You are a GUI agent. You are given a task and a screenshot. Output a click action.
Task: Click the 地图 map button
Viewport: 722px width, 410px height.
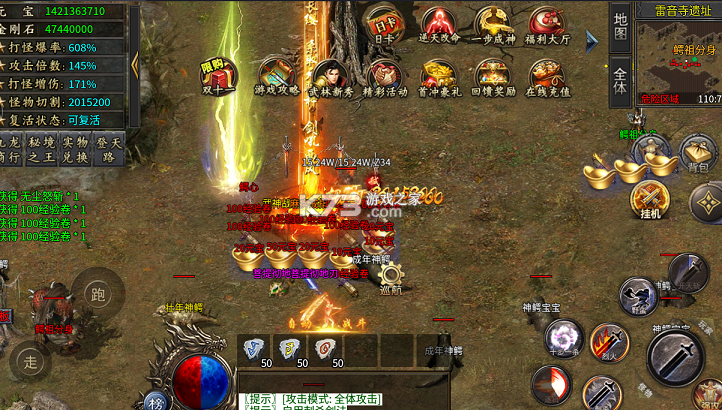[x=620, y=27]
